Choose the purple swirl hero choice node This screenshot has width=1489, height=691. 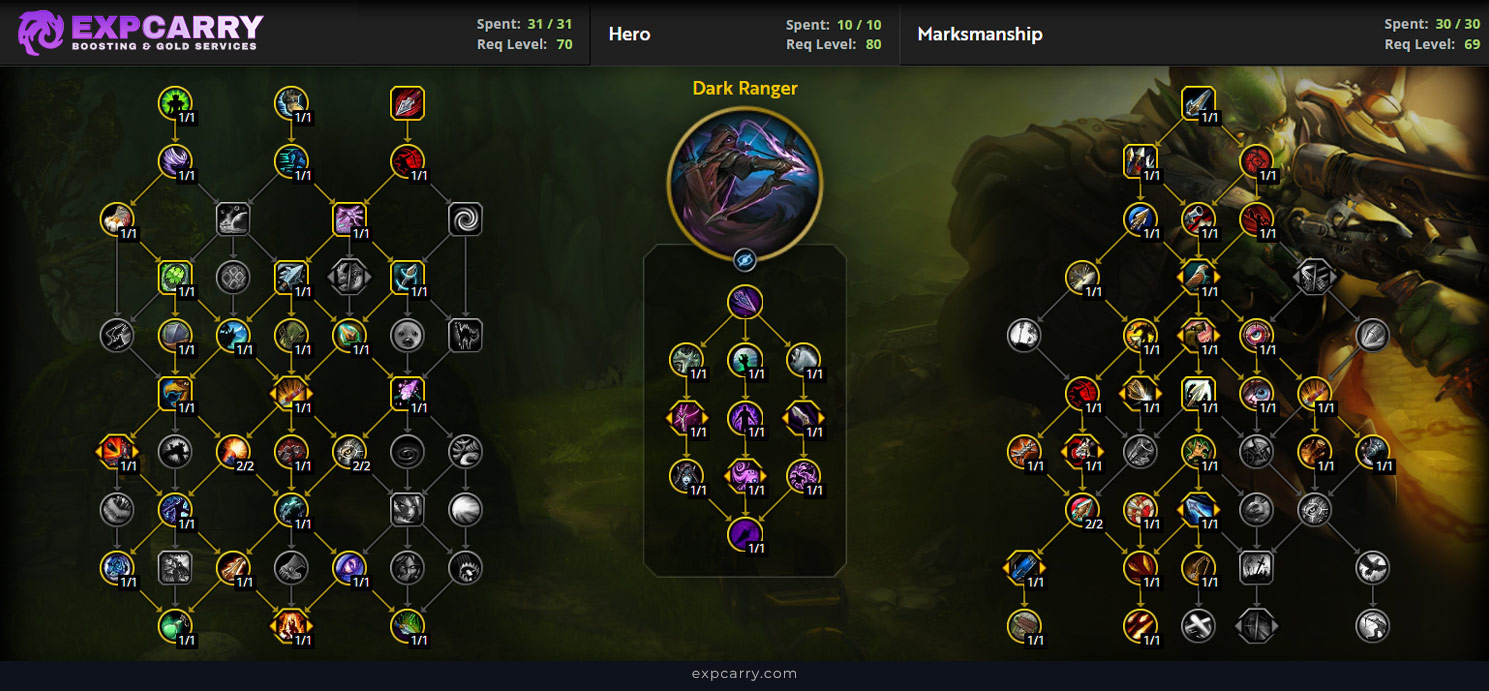click(744, 475)
